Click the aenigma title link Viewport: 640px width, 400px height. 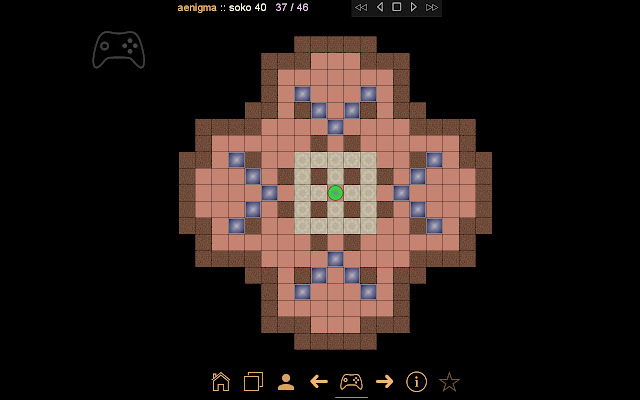pos(197,7)
